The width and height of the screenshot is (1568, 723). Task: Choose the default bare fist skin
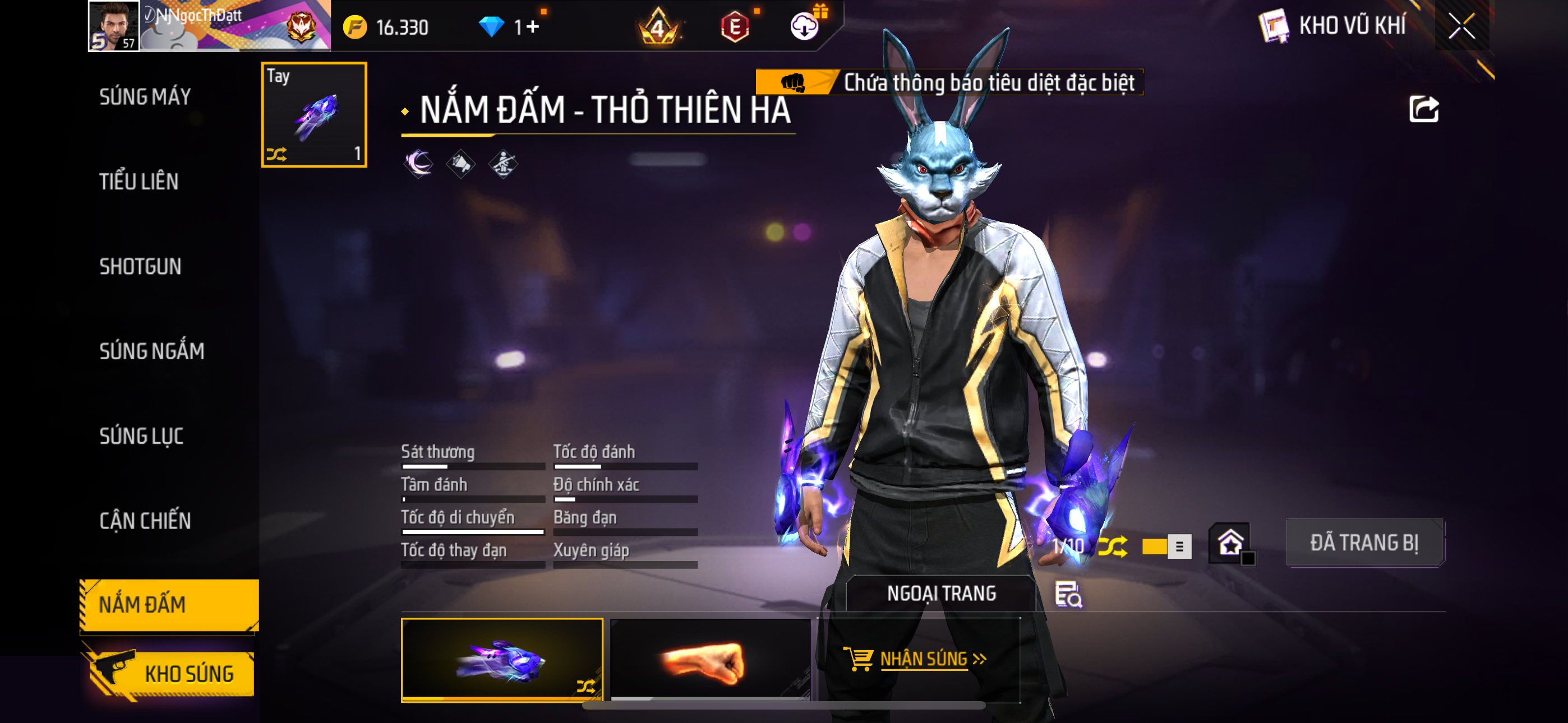710,660
